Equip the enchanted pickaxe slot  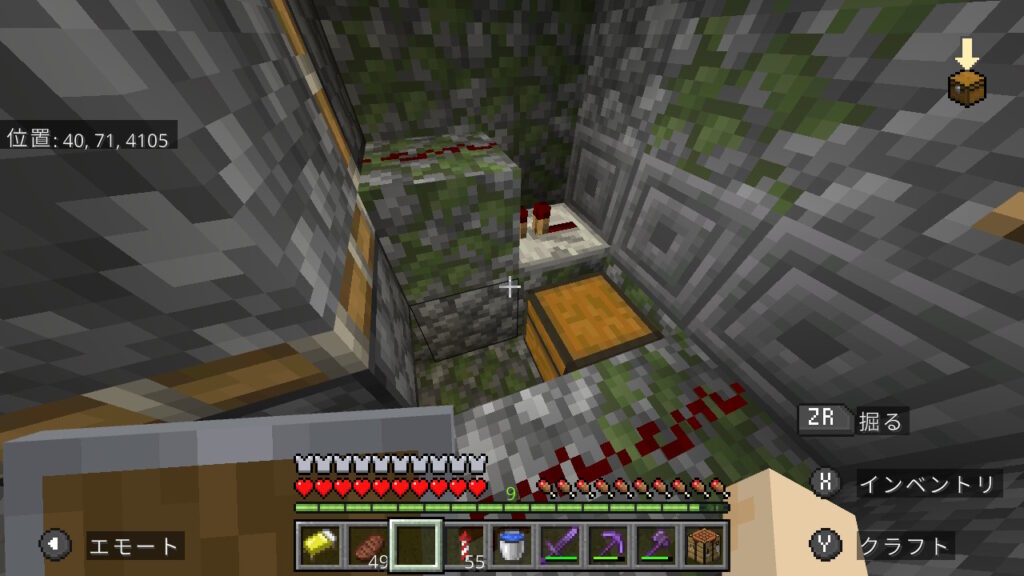[x=608, y=545]
